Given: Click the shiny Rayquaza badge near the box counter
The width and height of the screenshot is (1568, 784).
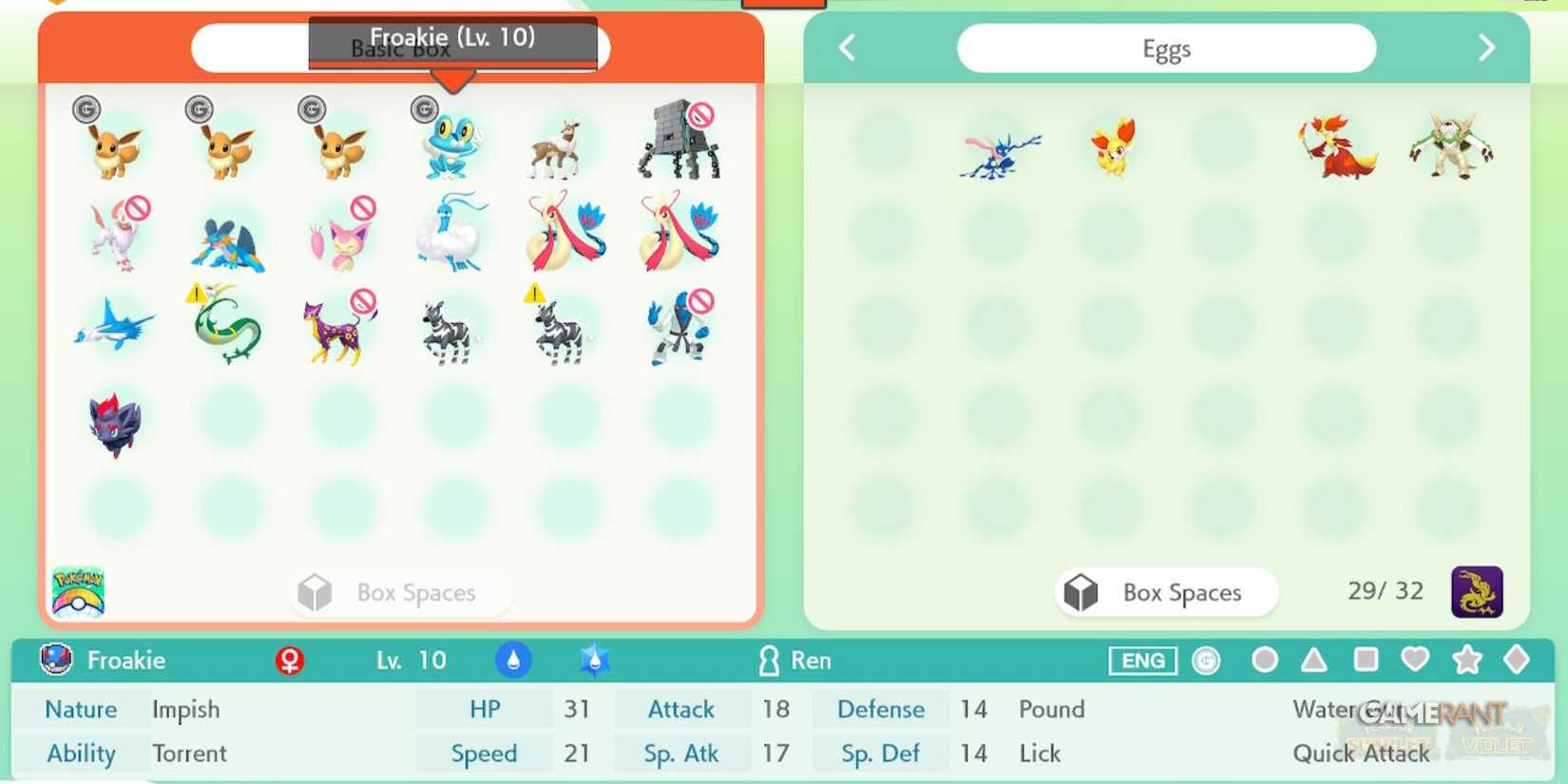Looking at the screenshot, I should pyautogui.click(x=1479, y=591).
